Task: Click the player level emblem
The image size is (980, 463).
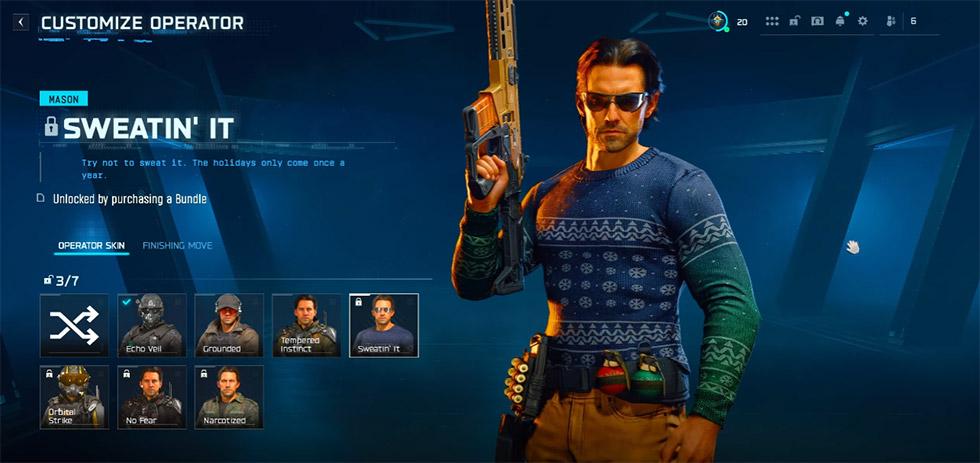Action: point(717,21)
